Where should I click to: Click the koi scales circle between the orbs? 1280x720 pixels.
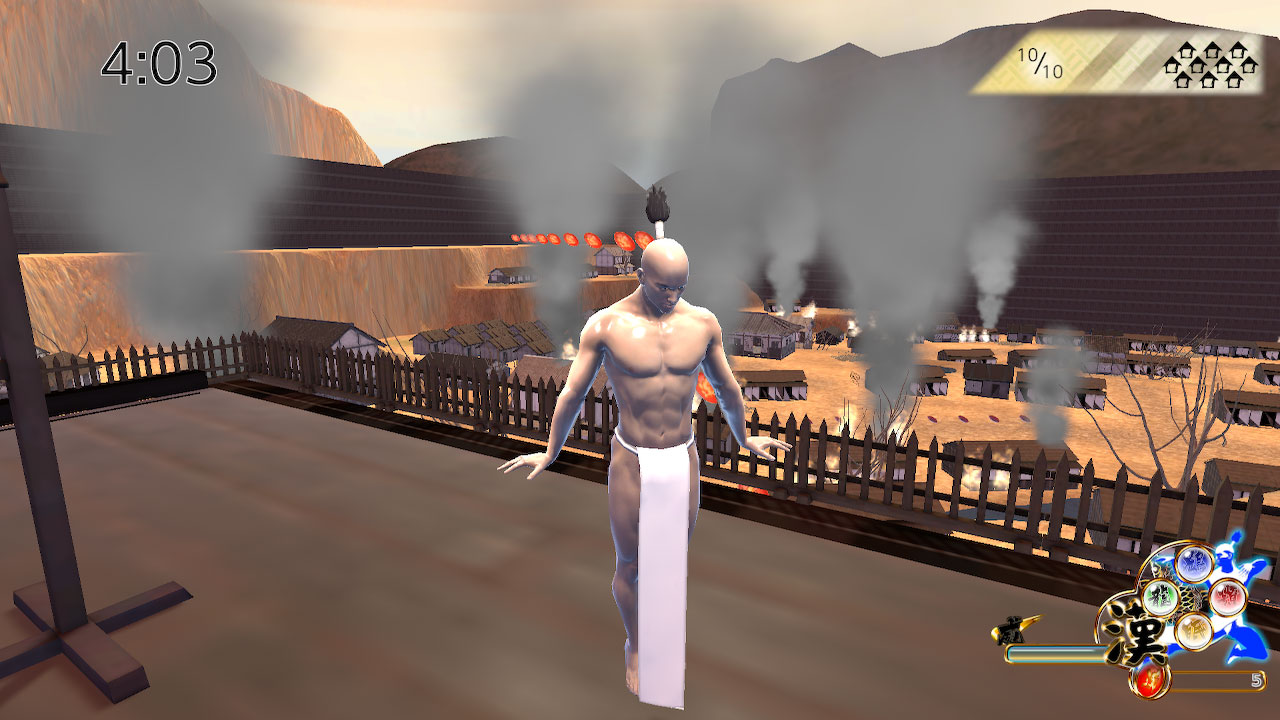point(1193,600)
